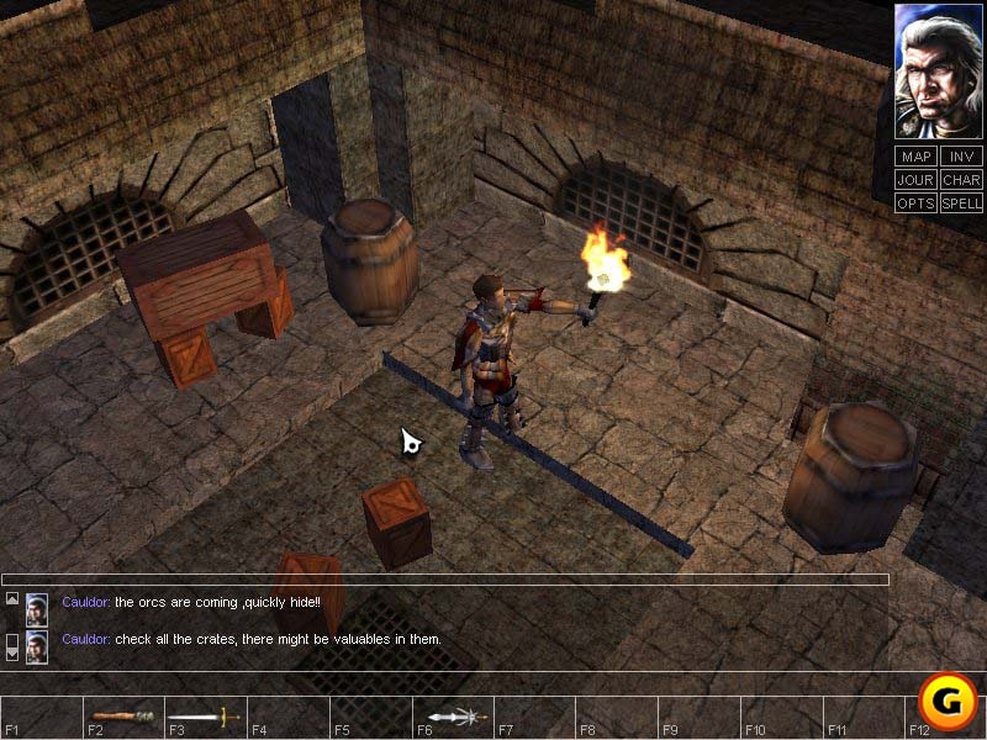987x740 pixels.
Task: Open the CHAR character sheet
Action: point(961,180)
